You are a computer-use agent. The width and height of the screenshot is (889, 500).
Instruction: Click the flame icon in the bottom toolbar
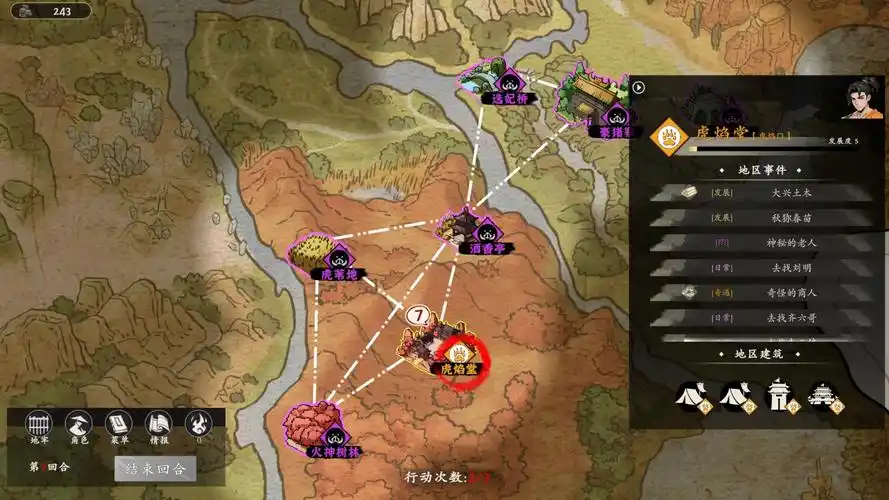point(199,424)
